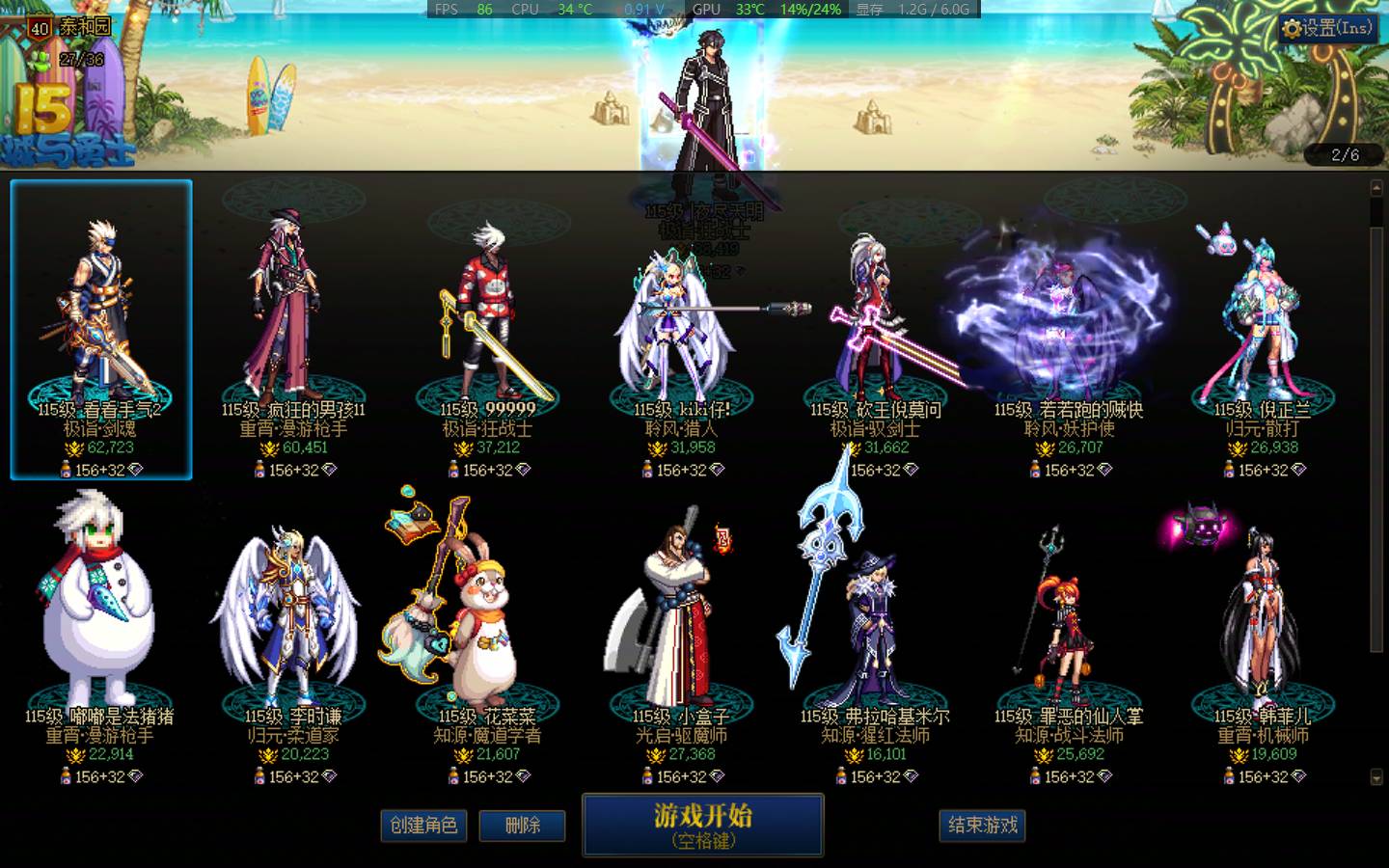Click the 删除 delete button
This screenshot has width=1389, height=868.
(522, 827)
